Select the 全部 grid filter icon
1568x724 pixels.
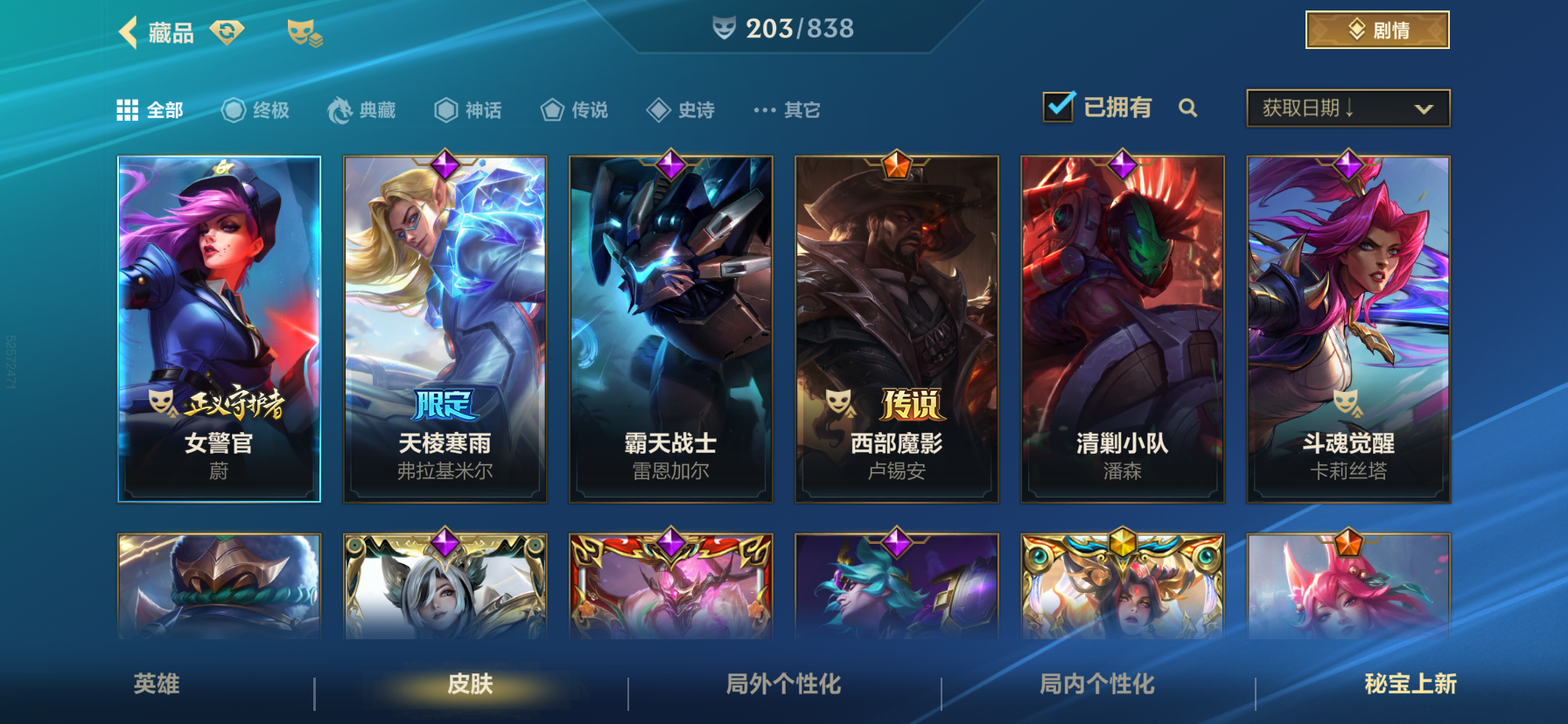(x=128, y=109)
